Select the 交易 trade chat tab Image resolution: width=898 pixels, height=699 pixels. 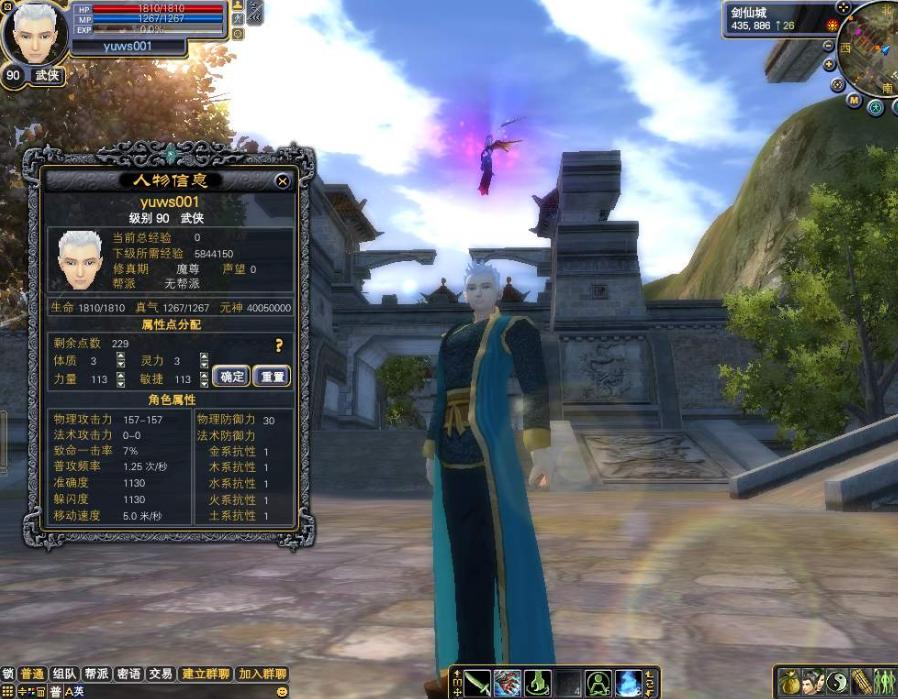(x=160, y=674)
